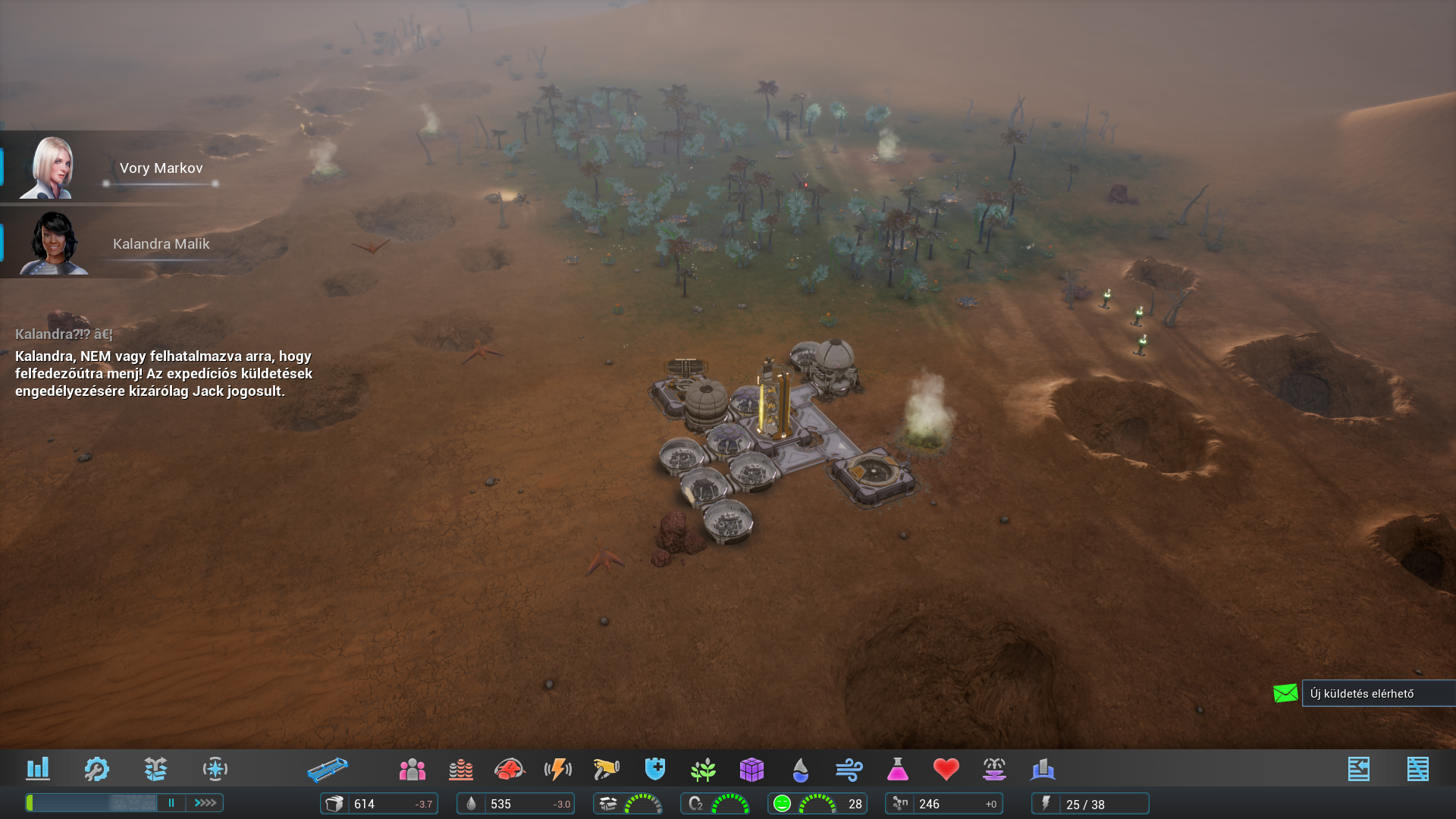Open the red heart health category
Image resolution: width=1456 pixels, height=819 pixels.
tap(946, 770)
